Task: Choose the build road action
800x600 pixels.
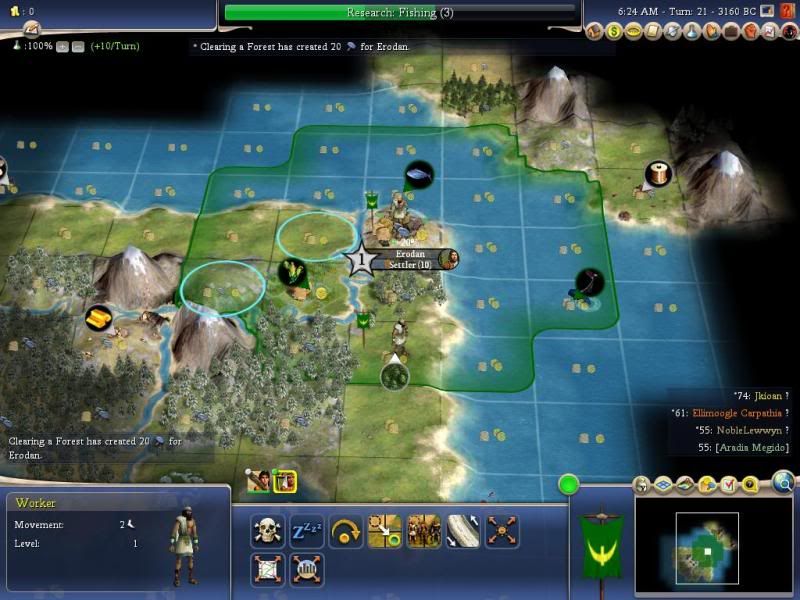Action: 463,530
